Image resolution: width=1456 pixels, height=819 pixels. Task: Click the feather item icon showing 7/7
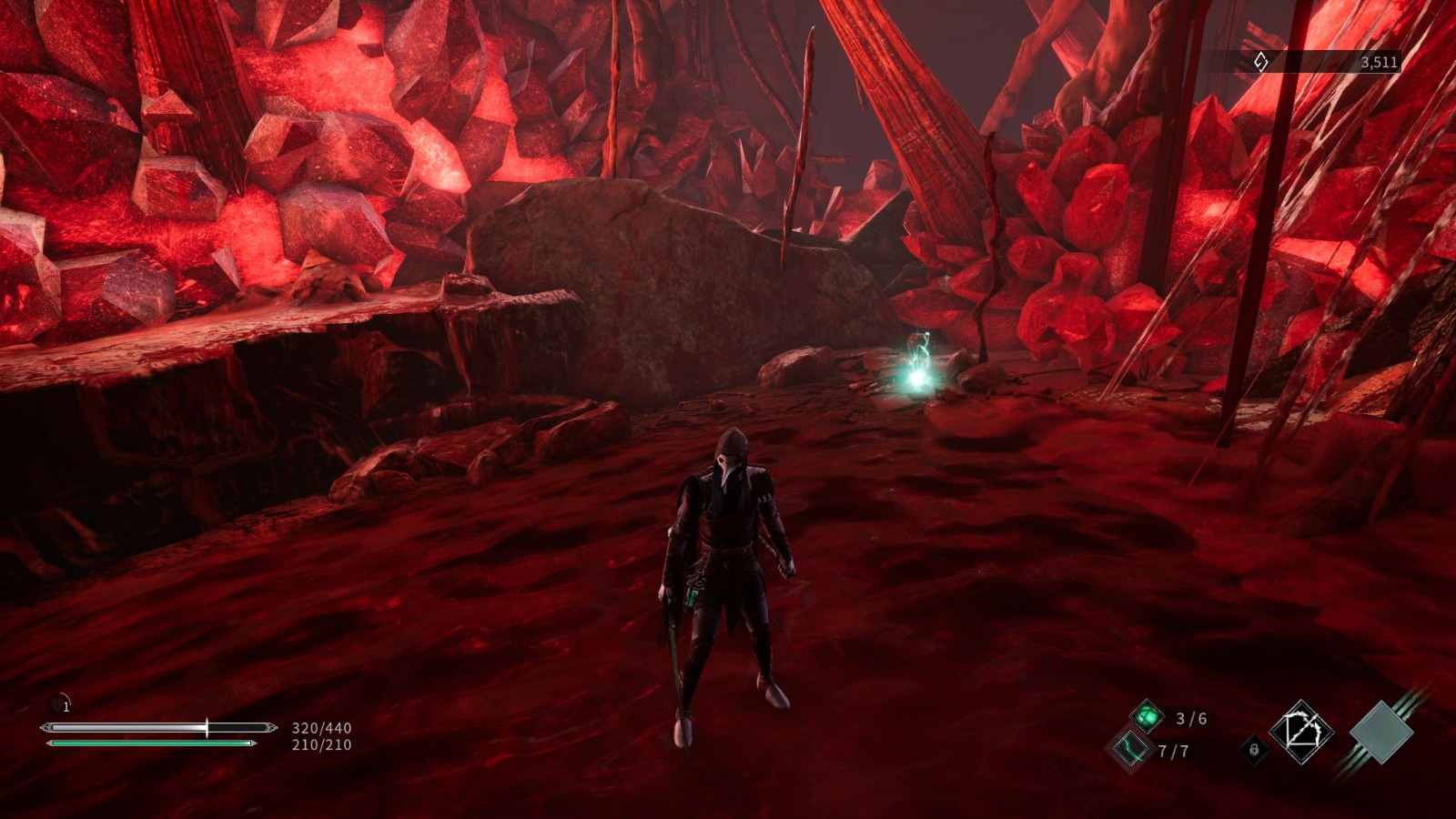[1128, 749]
